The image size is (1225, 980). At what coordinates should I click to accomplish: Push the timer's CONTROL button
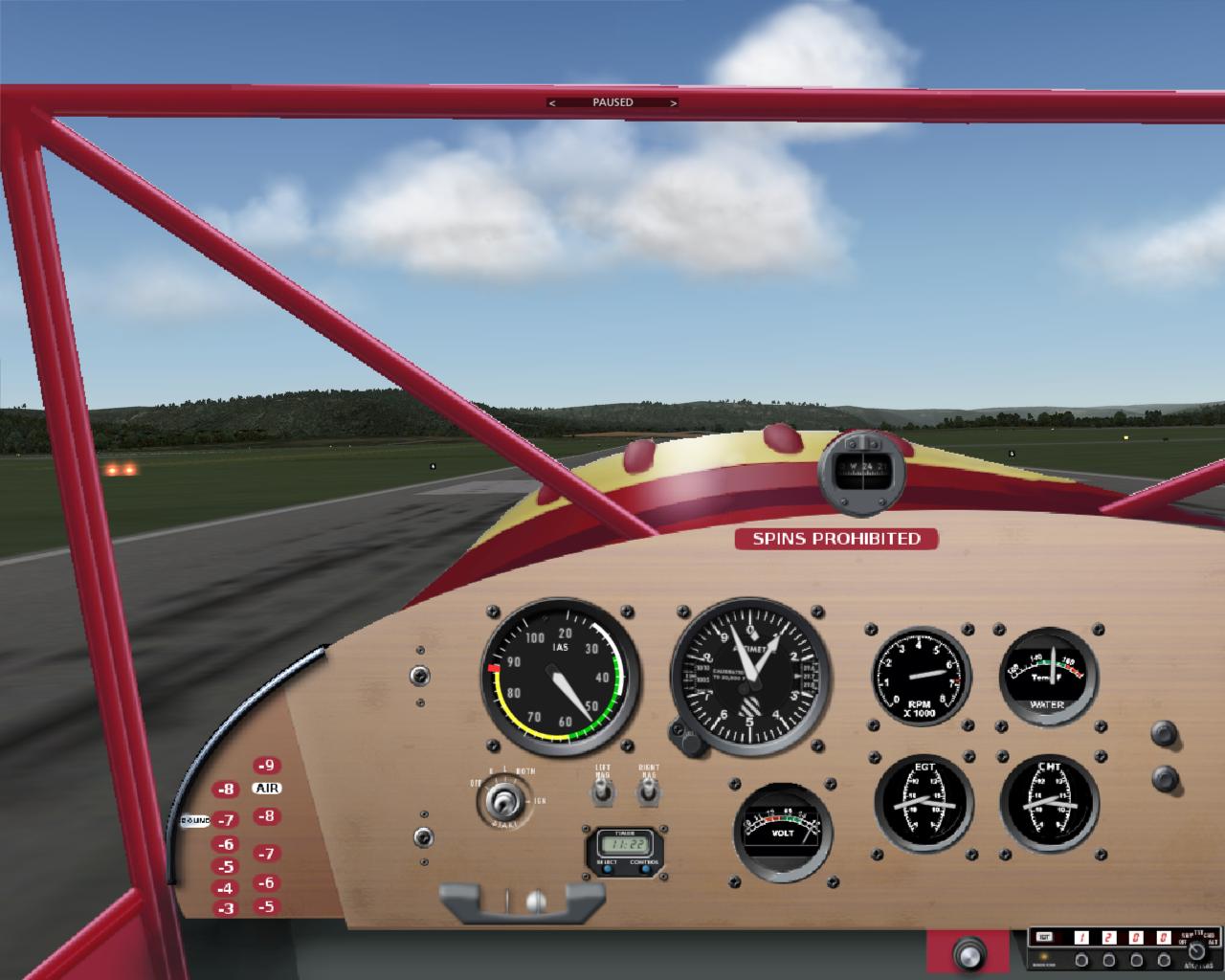(x=644, y=870)
